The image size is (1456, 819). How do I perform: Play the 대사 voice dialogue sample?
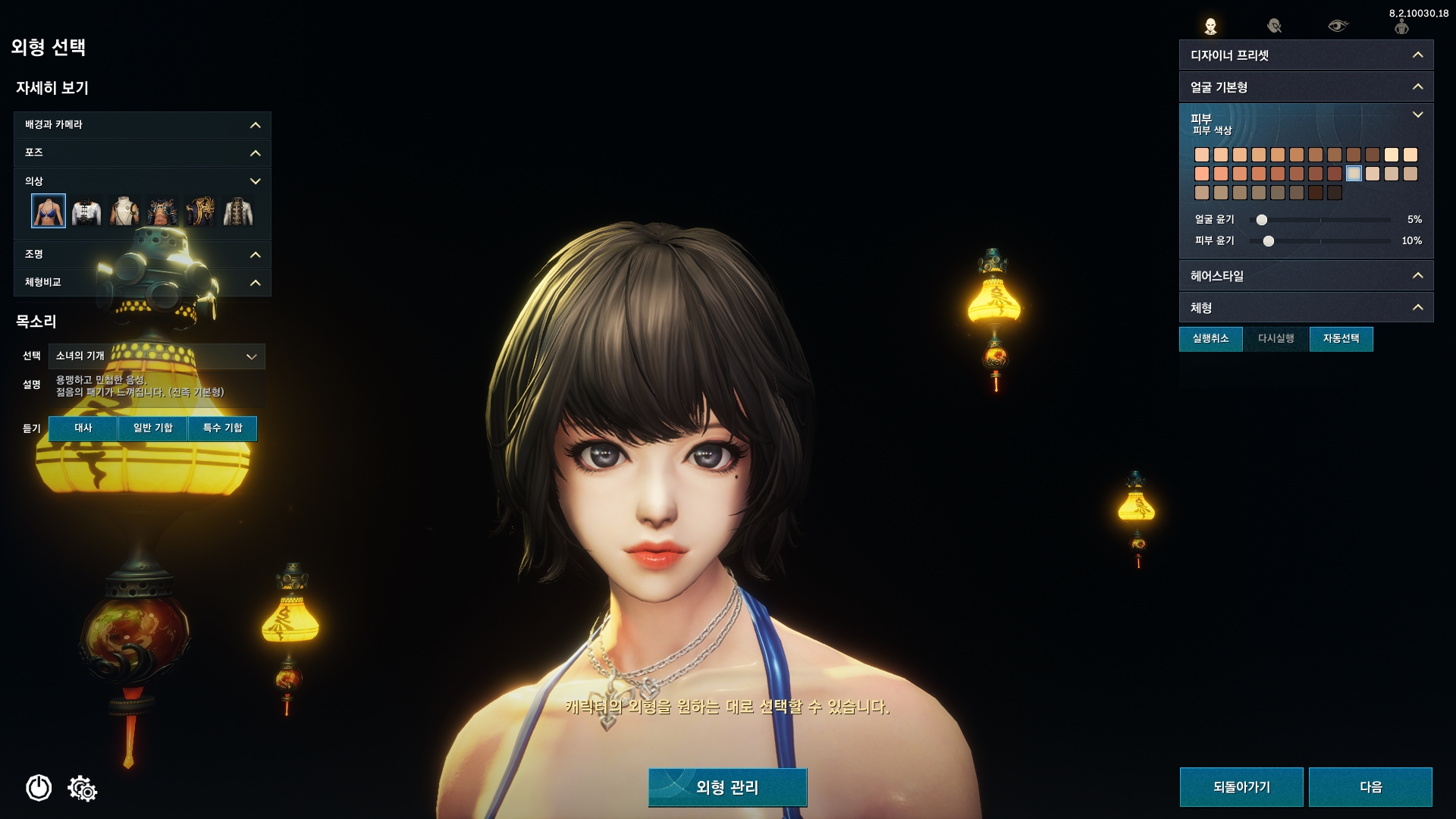point(83,428)
